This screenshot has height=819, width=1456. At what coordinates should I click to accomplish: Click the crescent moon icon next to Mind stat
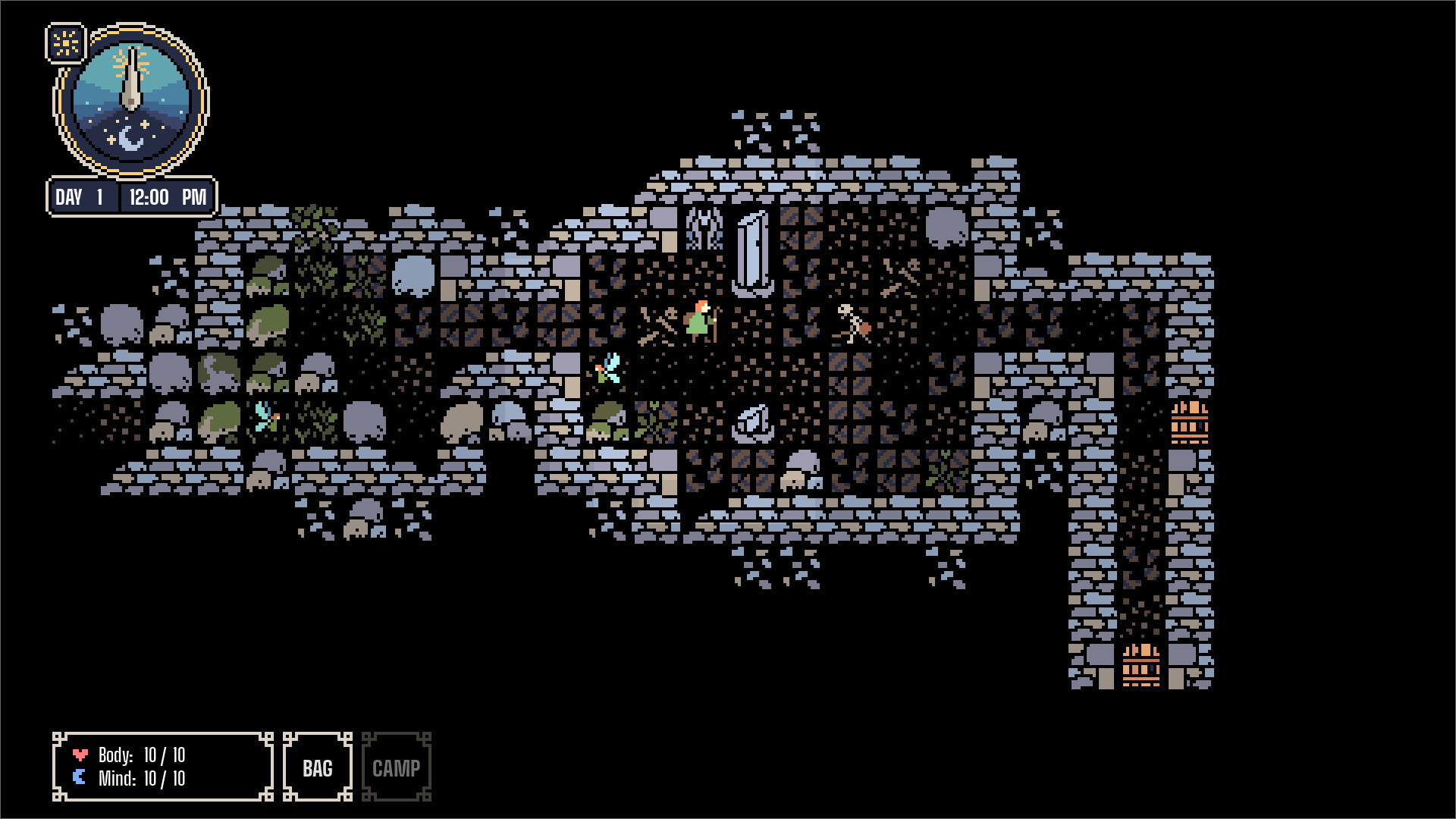[x=80, y=777]
